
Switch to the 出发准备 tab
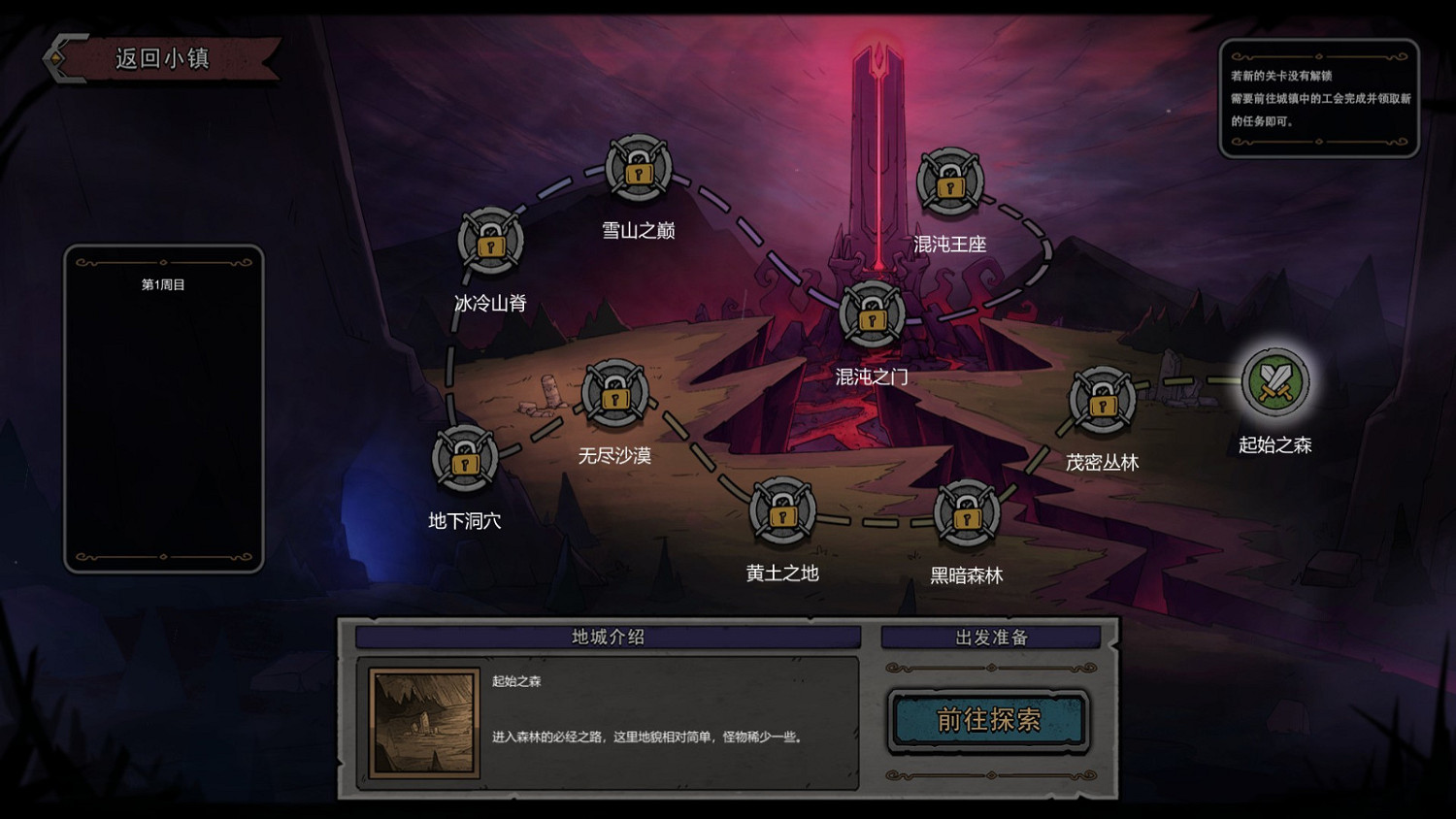992,637
